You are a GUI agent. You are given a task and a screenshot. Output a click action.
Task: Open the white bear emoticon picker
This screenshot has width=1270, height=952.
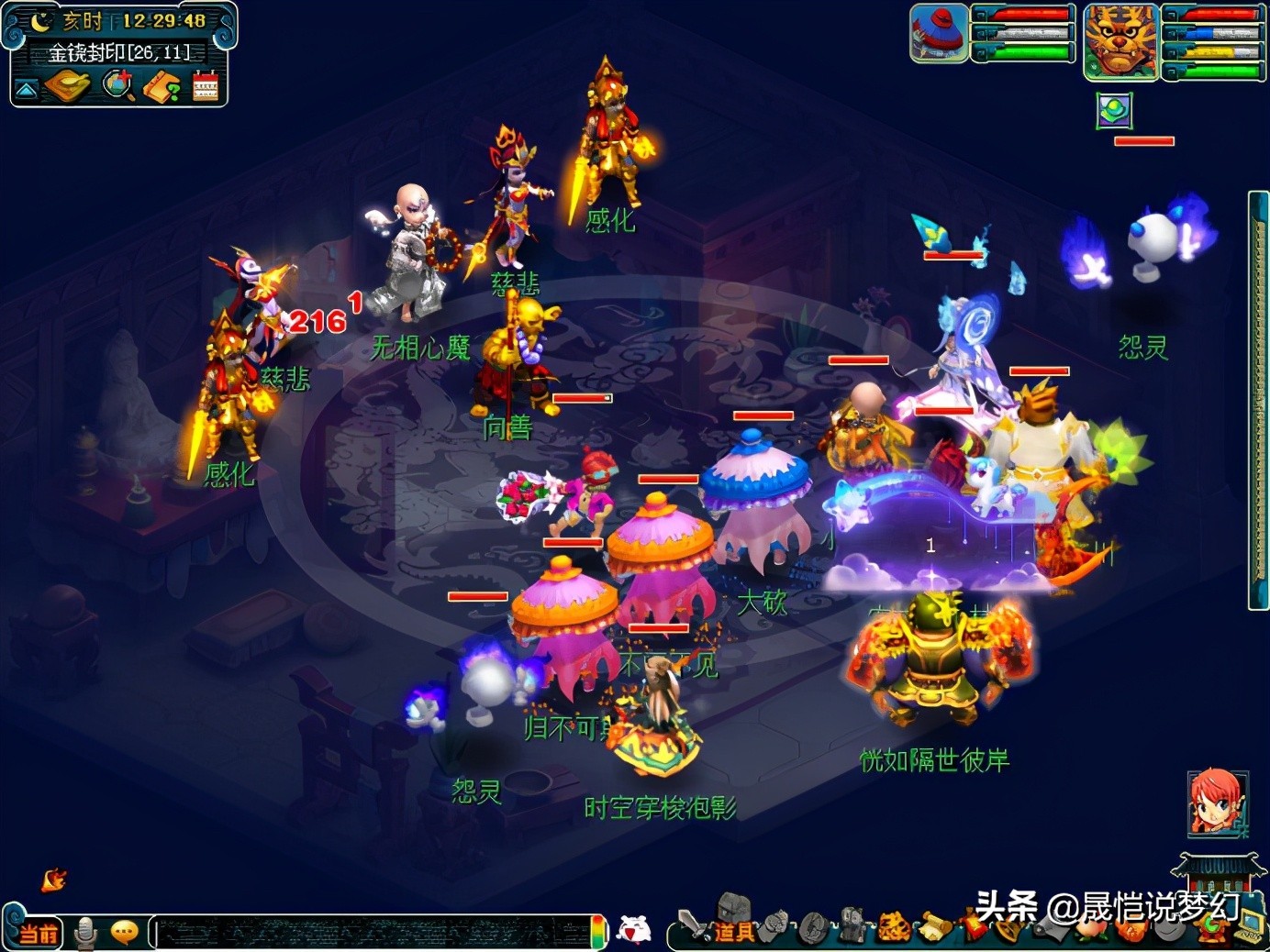(x=633, y=930)
